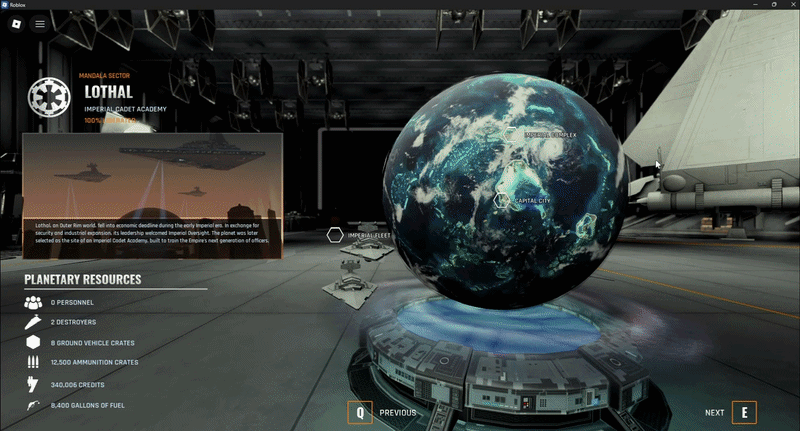Select the Imperial Complex map marker
Screen dimensions: 800x431
513,134
